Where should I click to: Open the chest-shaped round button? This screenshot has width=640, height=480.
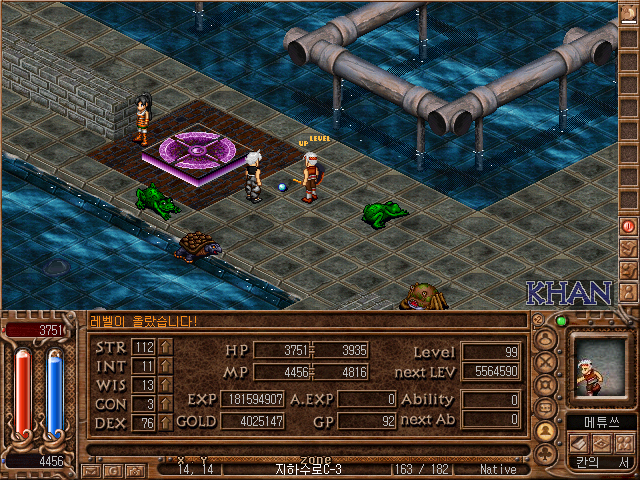(x=546, y=408)
